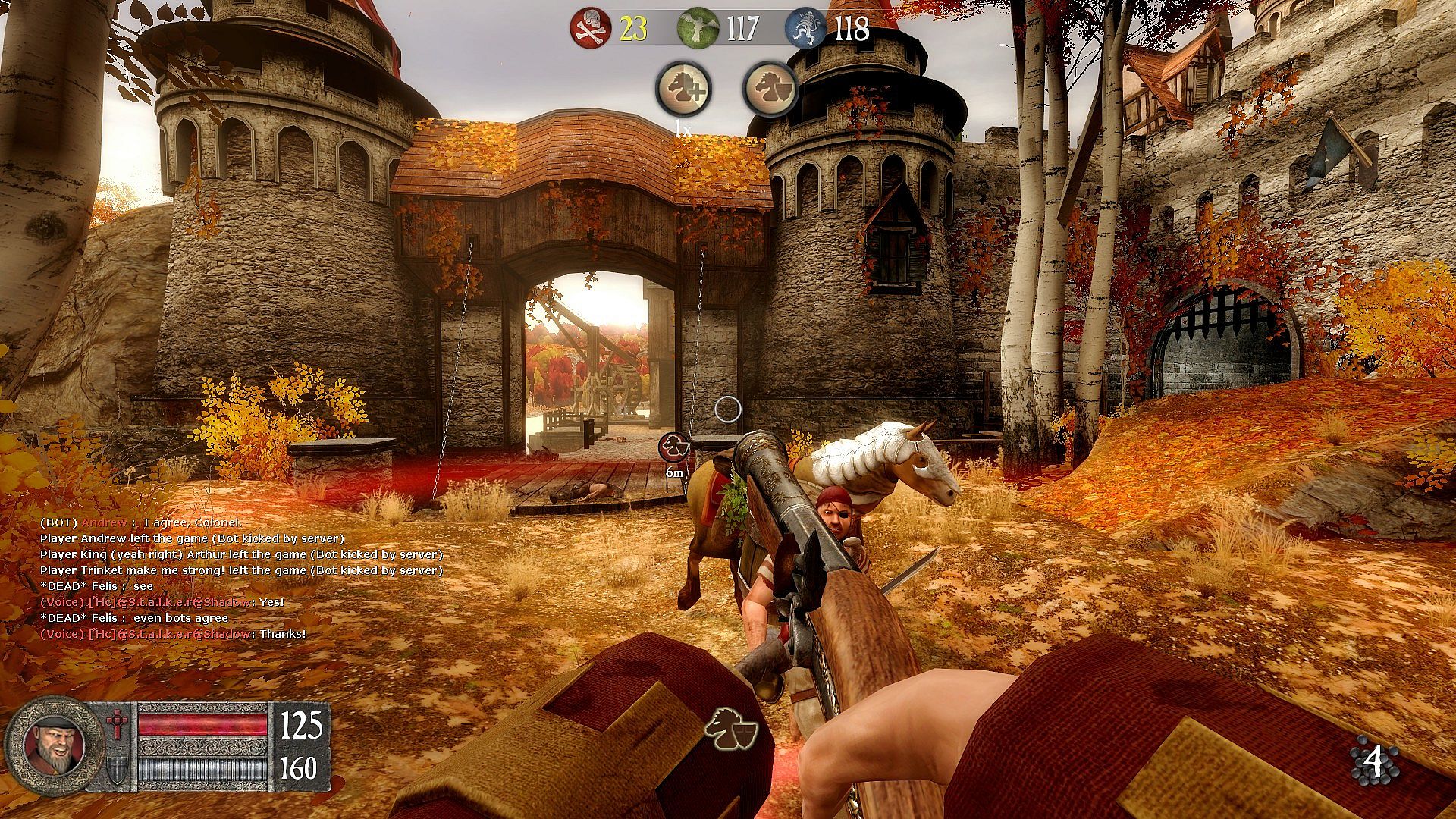Click the chat message log
Screen dimensions: 1456x819
pos(241,578)
